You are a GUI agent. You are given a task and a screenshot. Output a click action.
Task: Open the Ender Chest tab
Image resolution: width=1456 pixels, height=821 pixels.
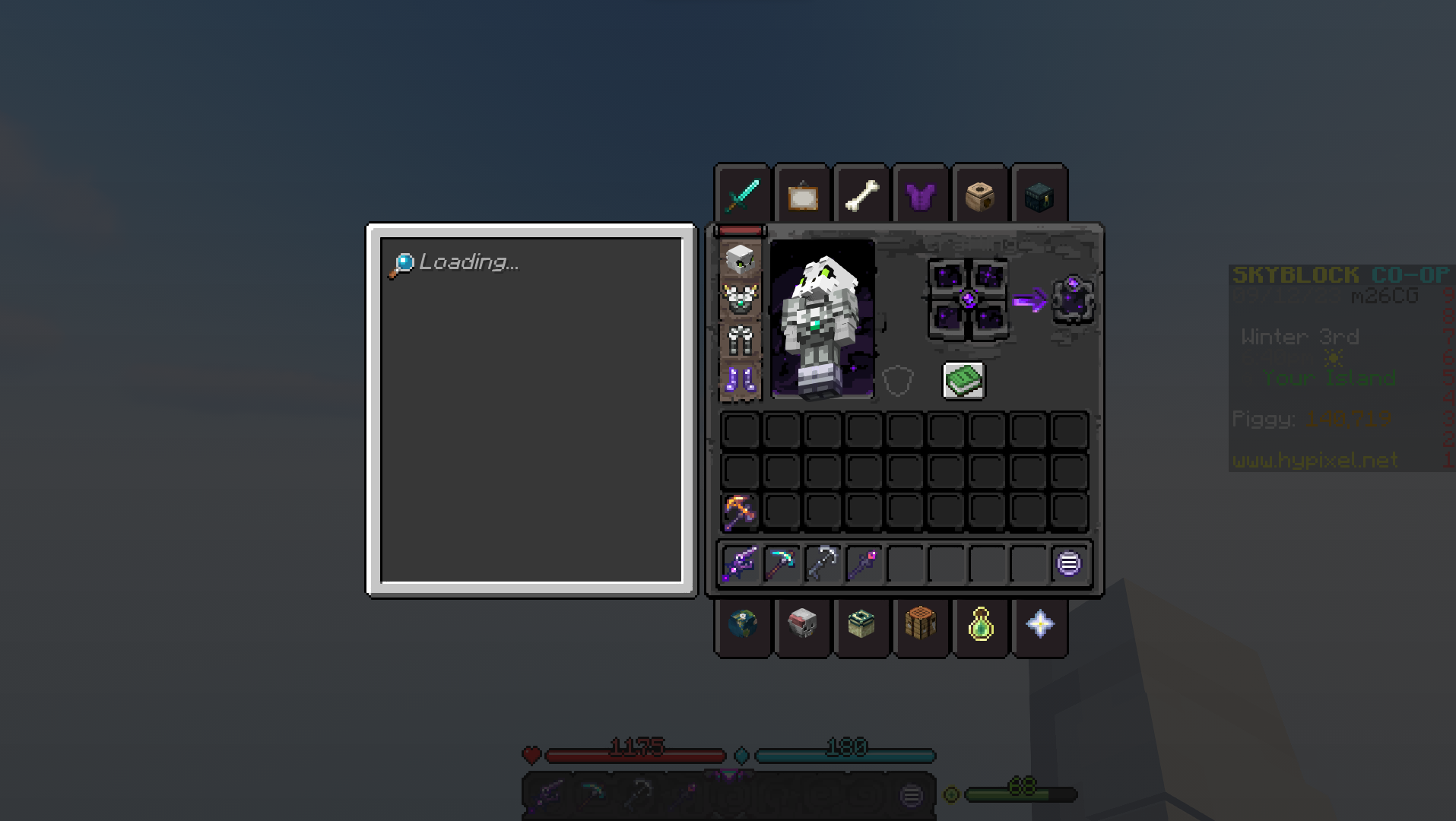(1039, 195)
